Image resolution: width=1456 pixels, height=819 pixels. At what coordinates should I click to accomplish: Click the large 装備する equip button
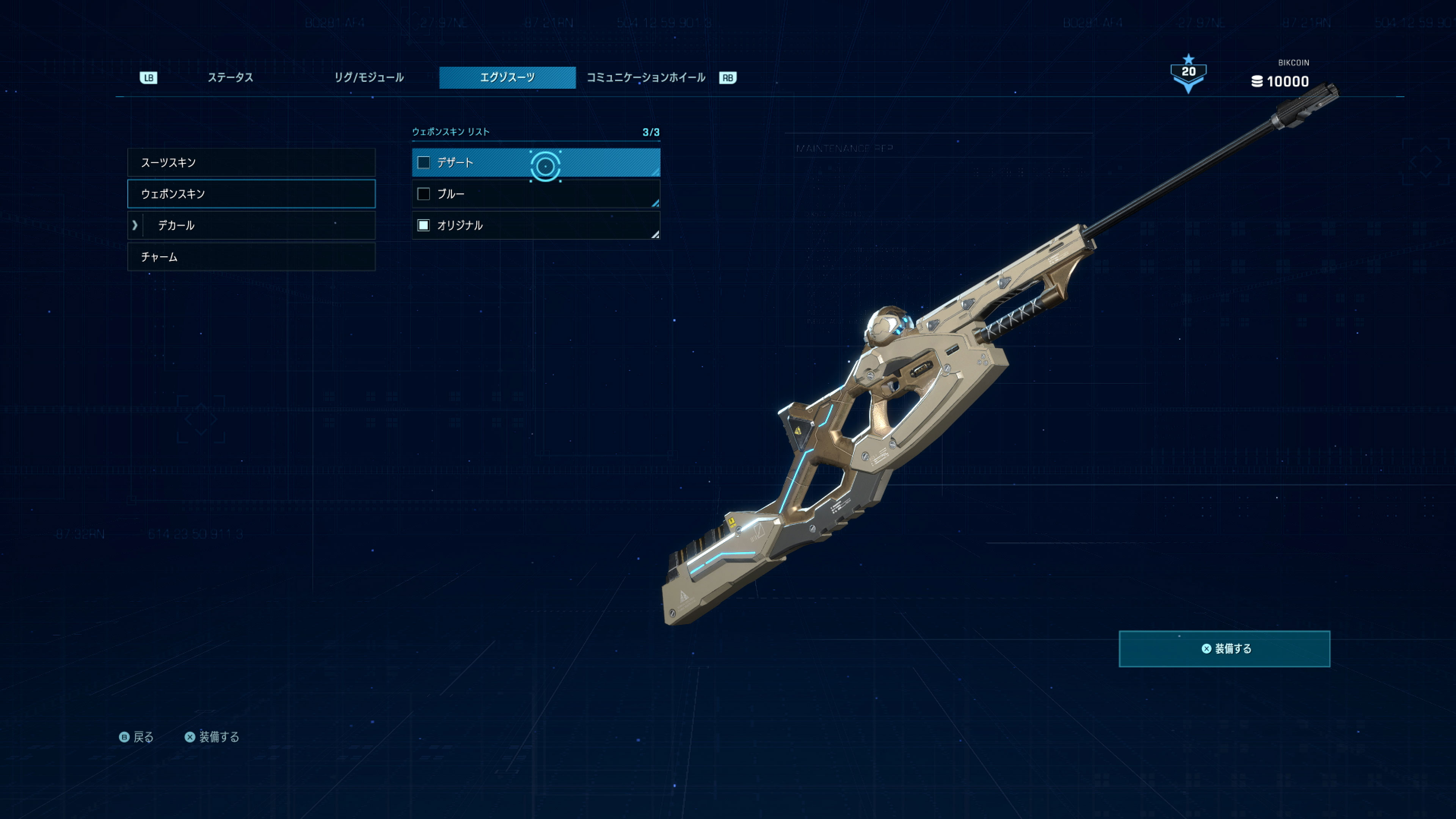tap(1224, 649)
